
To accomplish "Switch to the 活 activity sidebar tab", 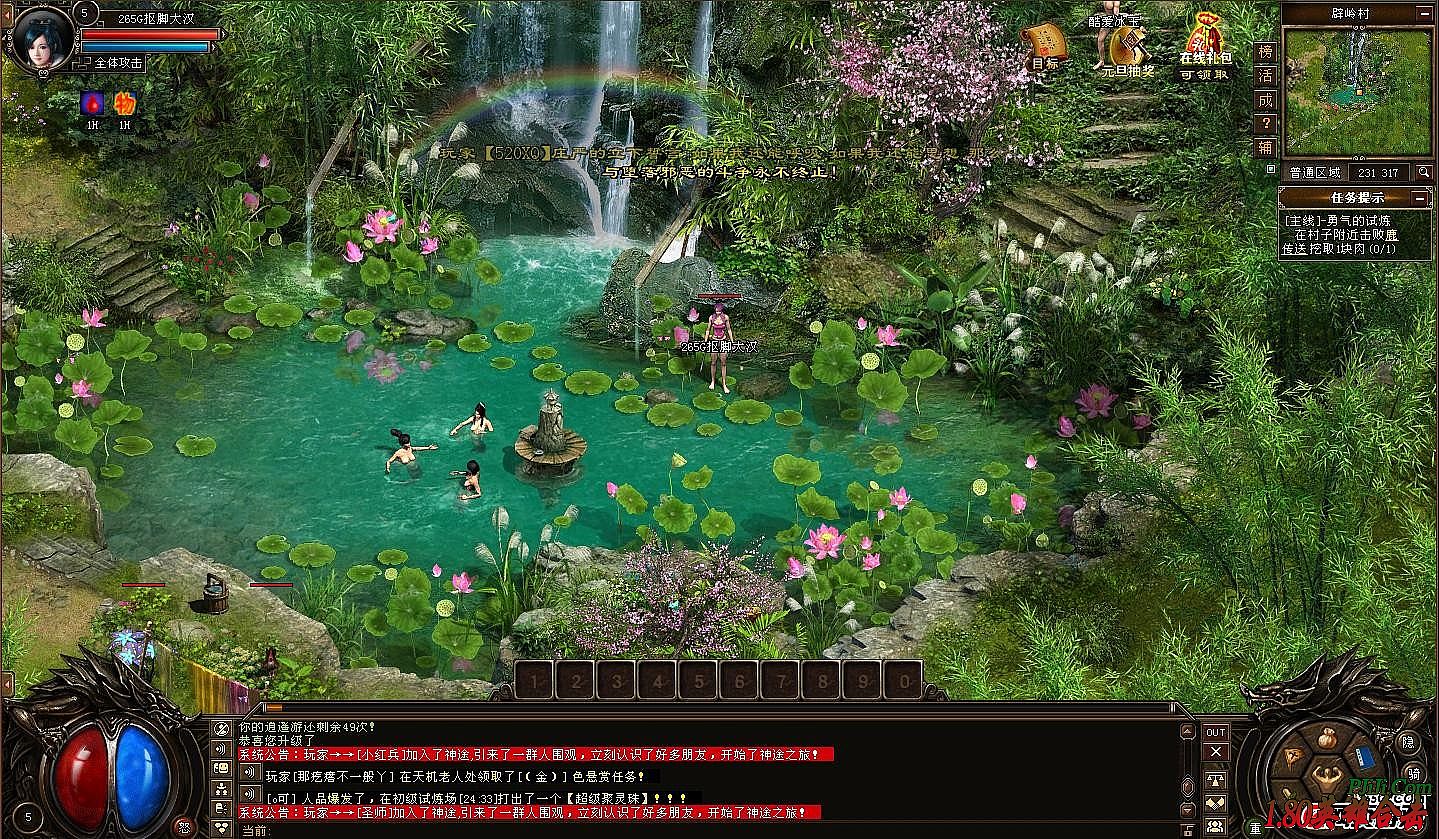I will pyautogui.click(x=1268, y=74).
